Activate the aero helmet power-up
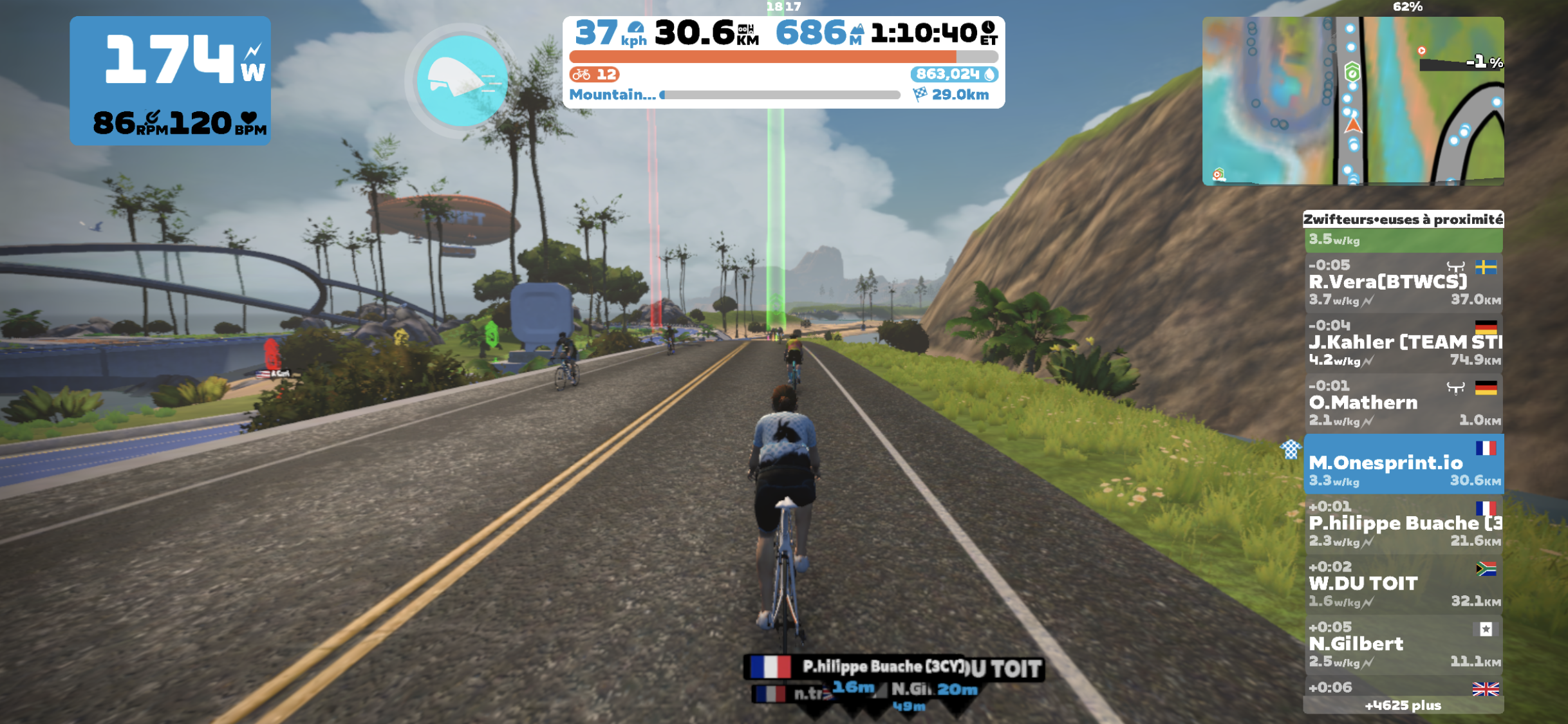This screenshot has height=724, width=1568. 462,80
